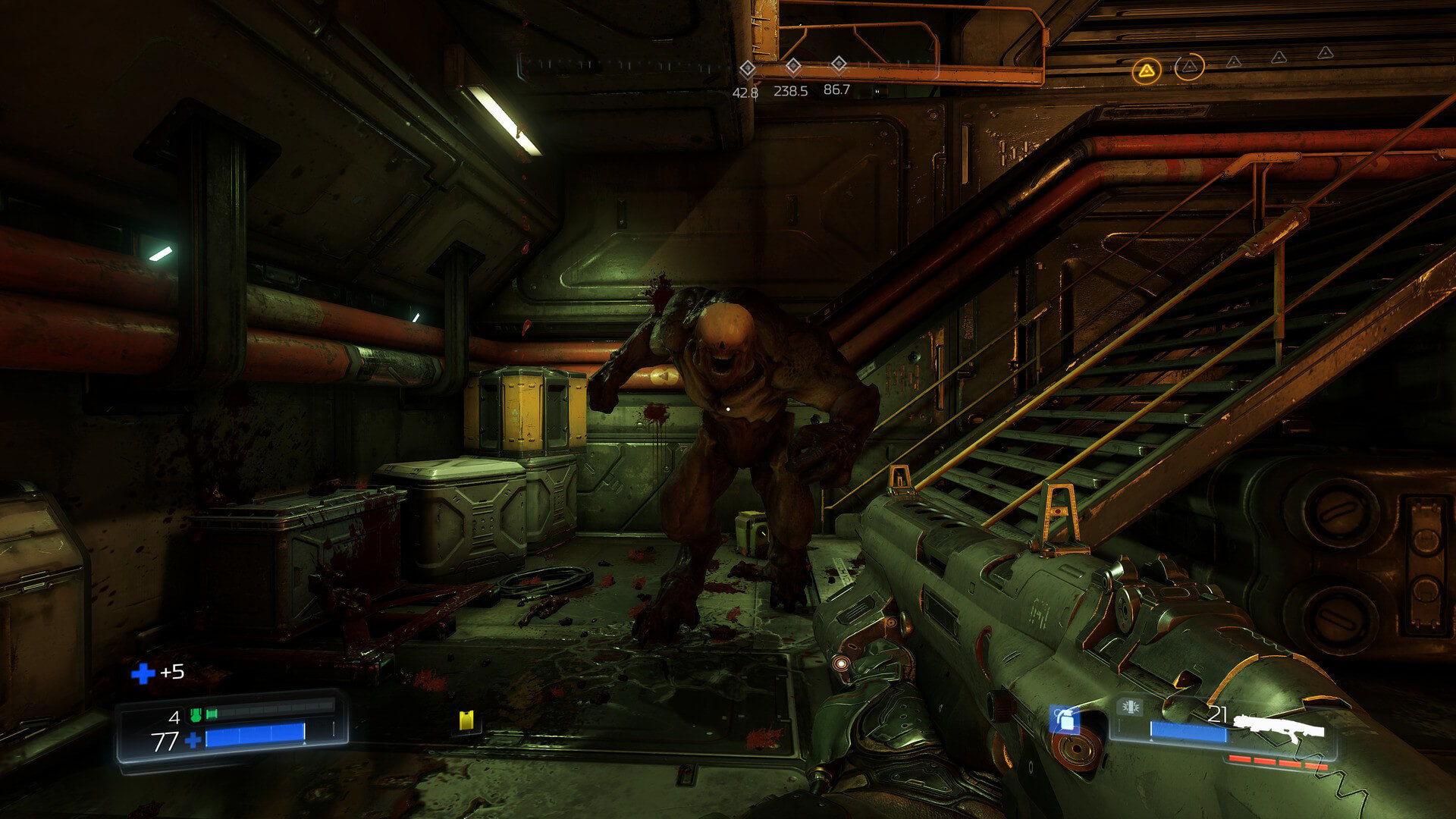Toggle the second grayed challenge triangle
1456x819 pixels.
(x=1279, y=58)
